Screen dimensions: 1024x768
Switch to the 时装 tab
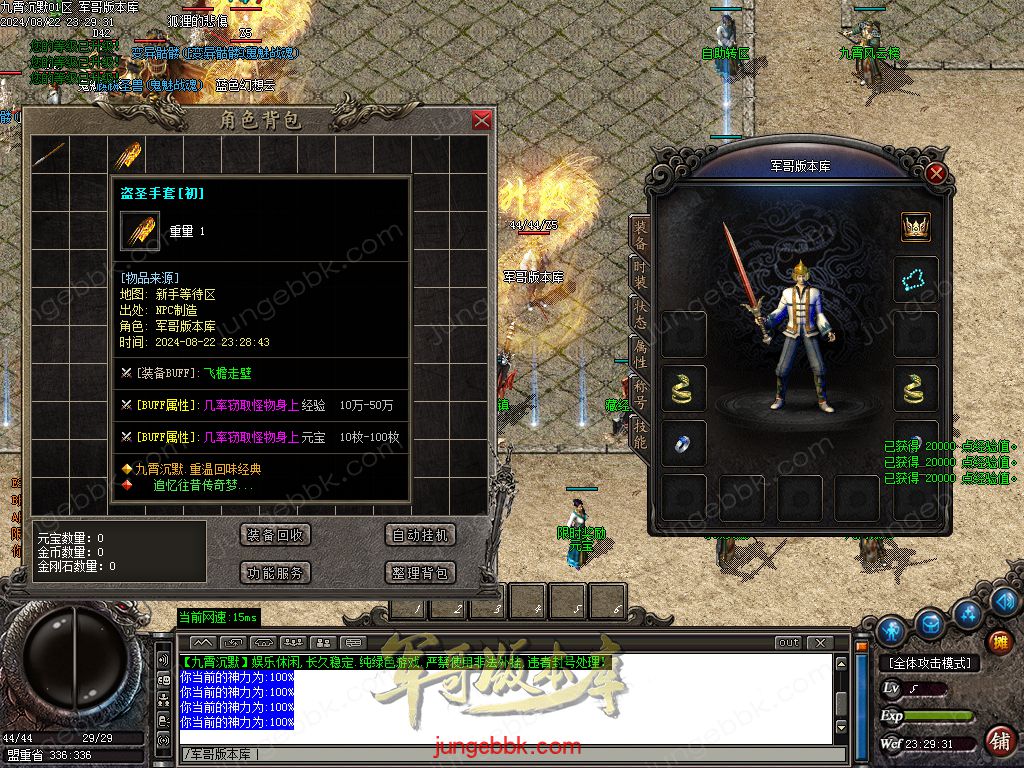coord(640,277)
